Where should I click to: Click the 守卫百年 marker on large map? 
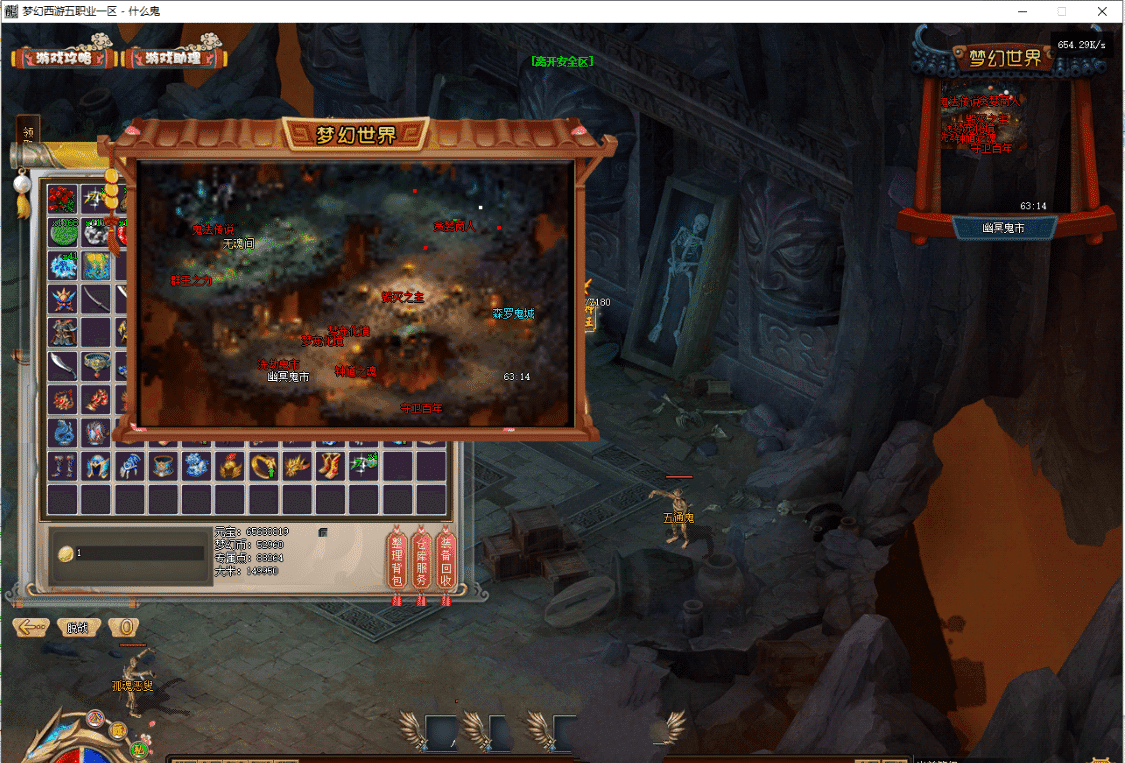[421, 408]
